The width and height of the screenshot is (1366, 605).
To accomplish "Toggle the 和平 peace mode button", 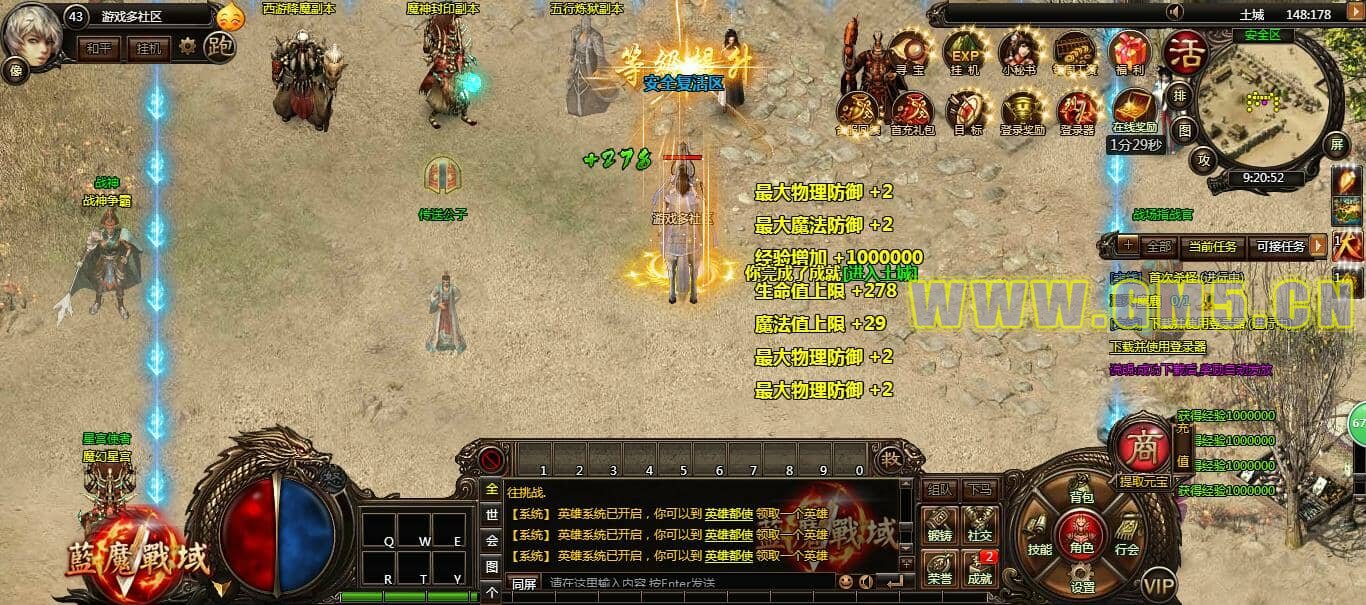I will pyautogui.click(x=99, y=47).
